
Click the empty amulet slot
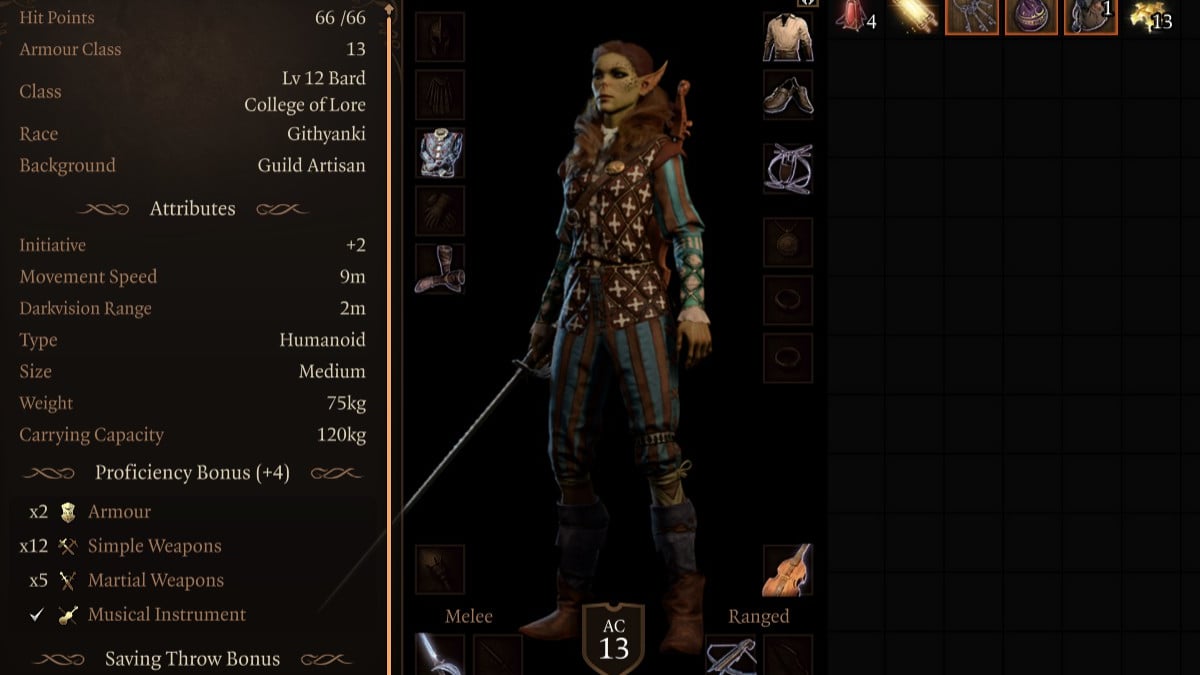pos(788,241)
